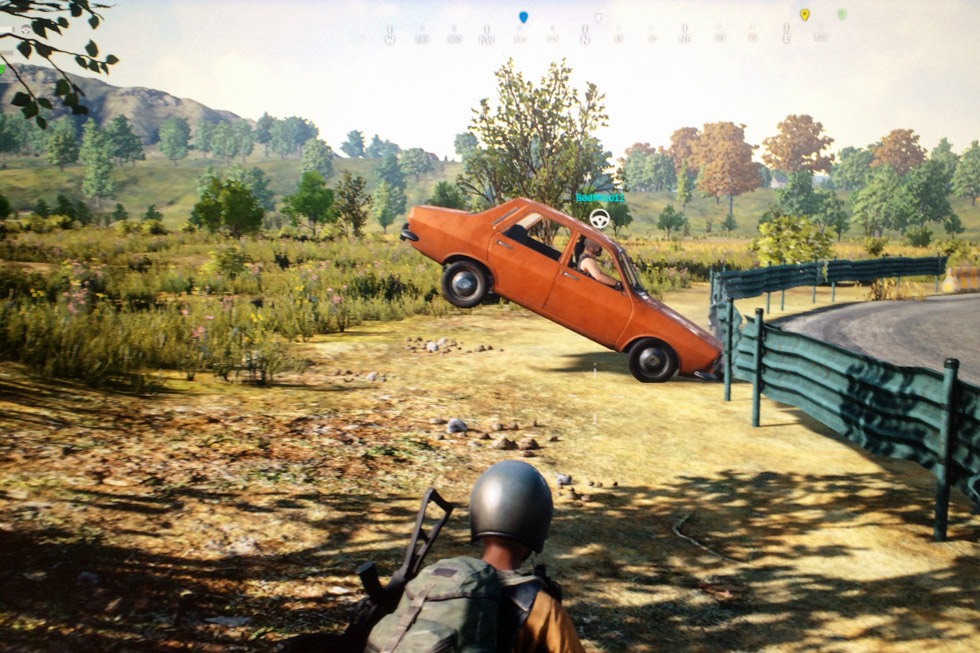Click the blue teammate marker on the compass

[523, 17]
